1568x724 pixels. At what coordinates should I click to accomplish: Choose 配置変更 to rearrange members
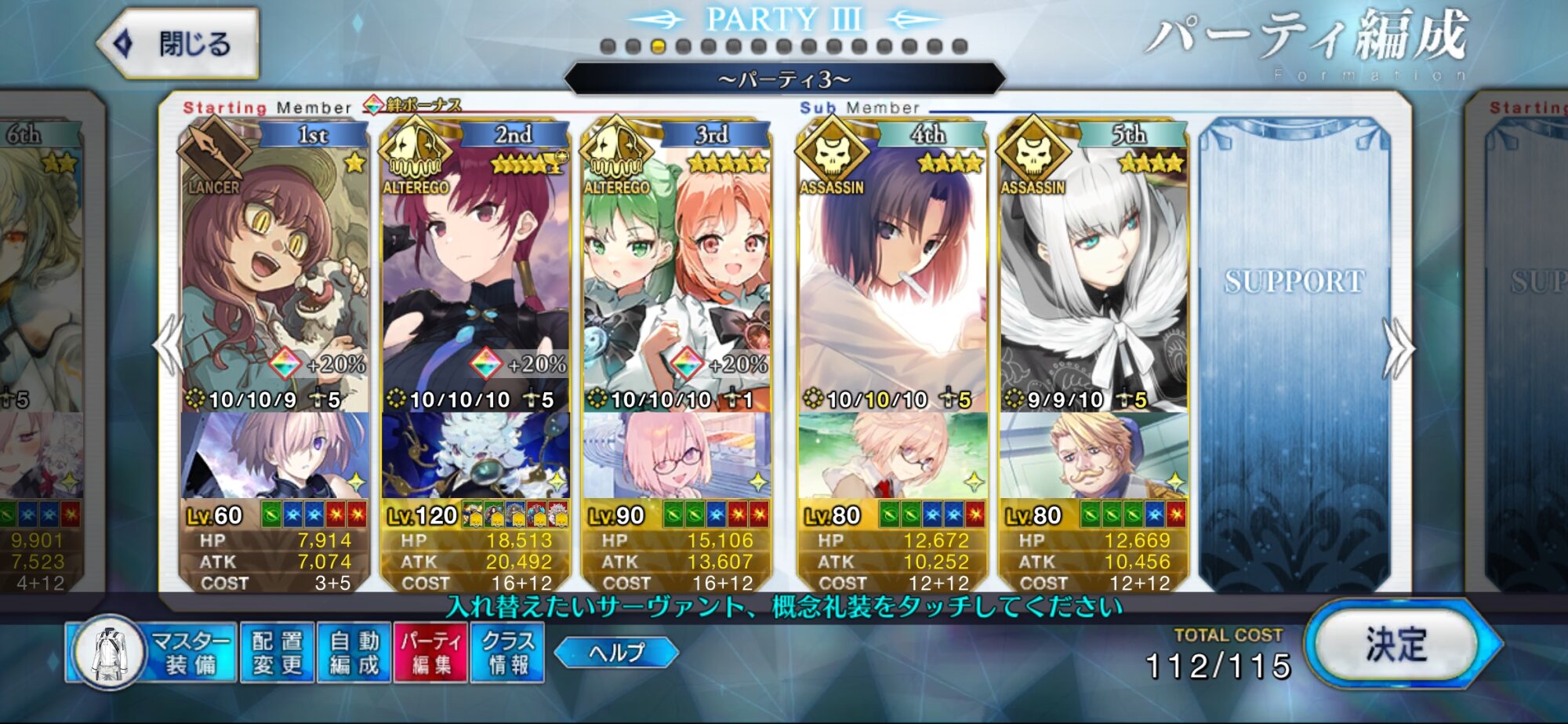click(277, 653)
